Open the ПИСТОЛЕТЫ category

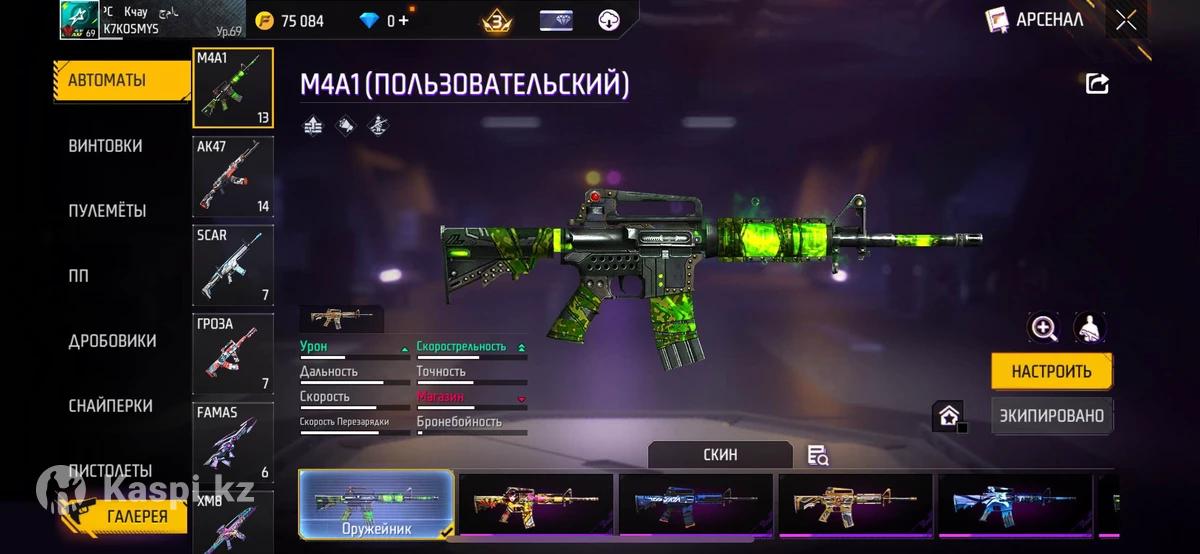tap(111, 470)
